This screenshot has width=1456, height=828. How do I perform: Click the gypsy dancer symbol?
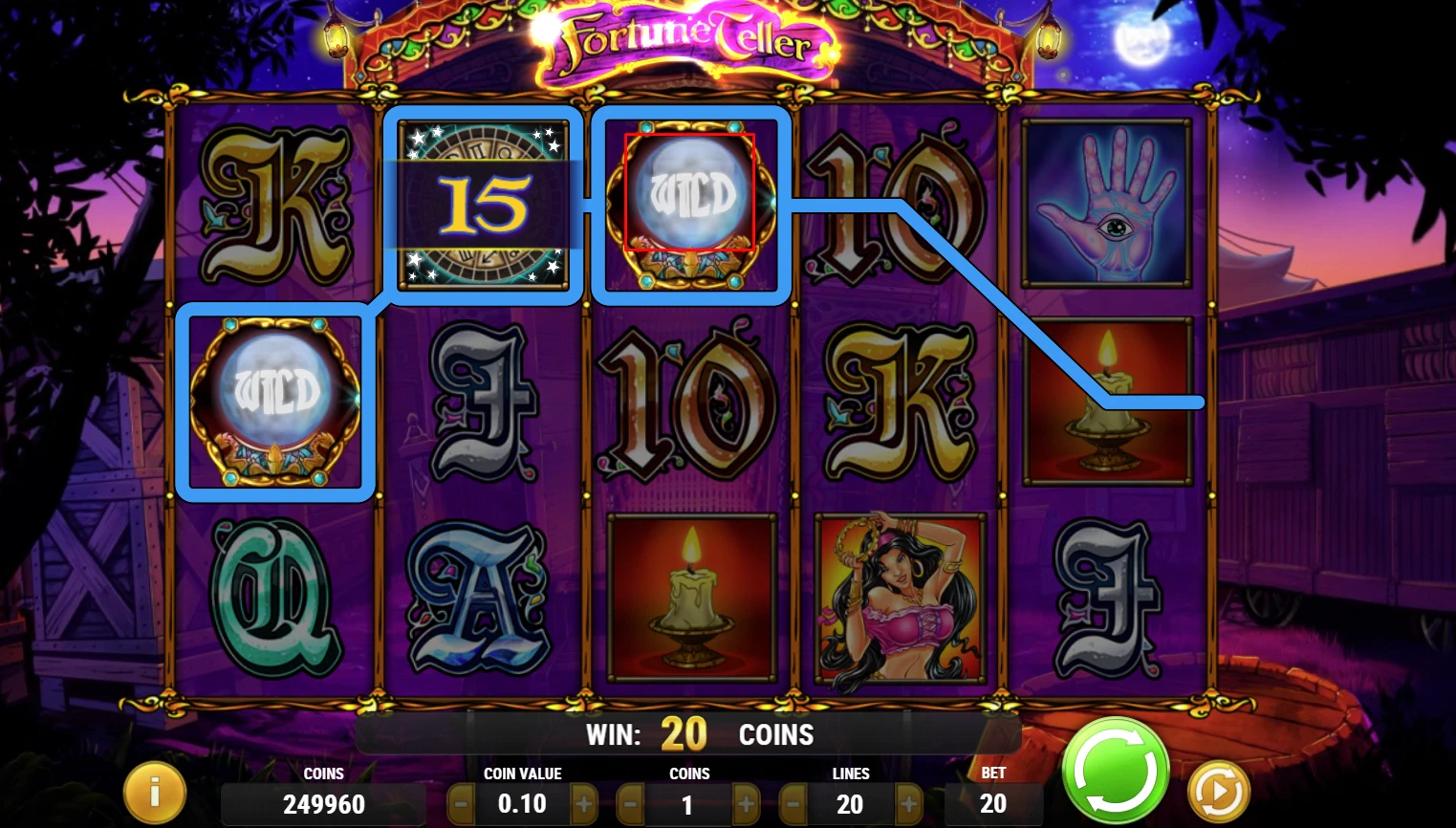[898, 598]
